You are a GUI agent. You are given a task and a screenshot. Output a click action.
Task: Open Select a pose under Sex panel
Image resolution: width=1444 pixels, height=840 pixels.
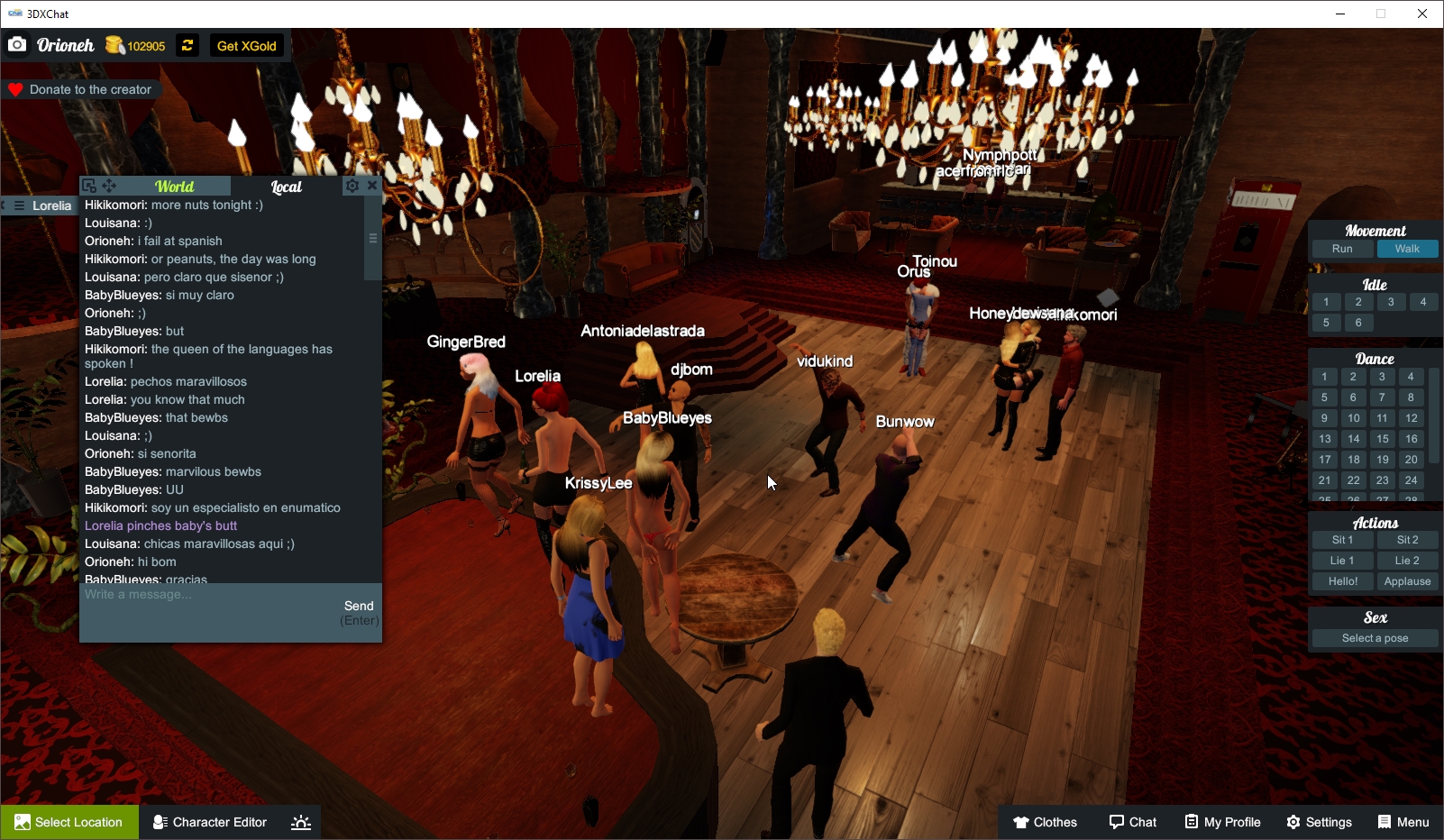(1374, 638)
